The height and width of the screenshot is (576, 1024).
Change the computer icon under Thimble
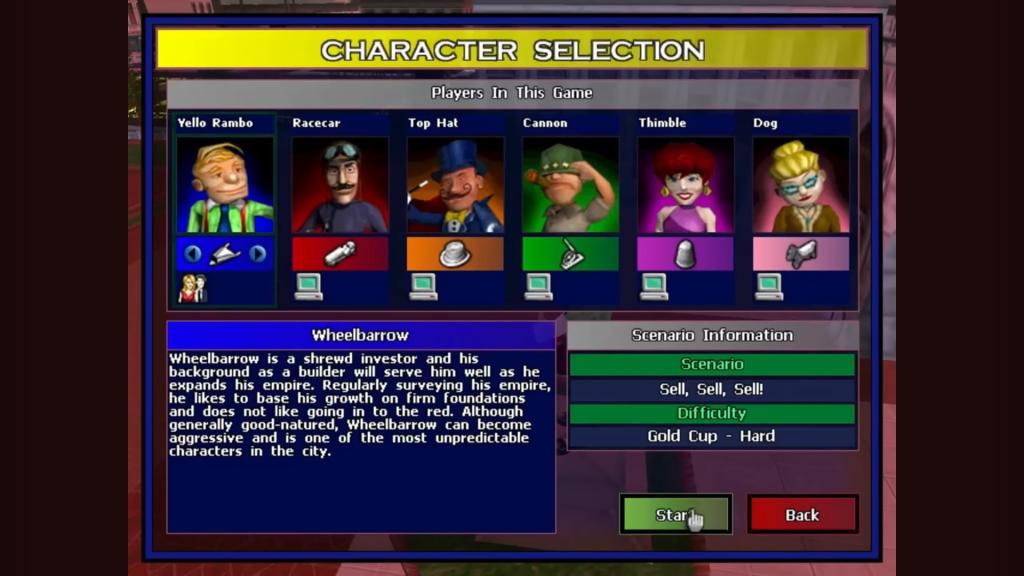click(654, 288)
